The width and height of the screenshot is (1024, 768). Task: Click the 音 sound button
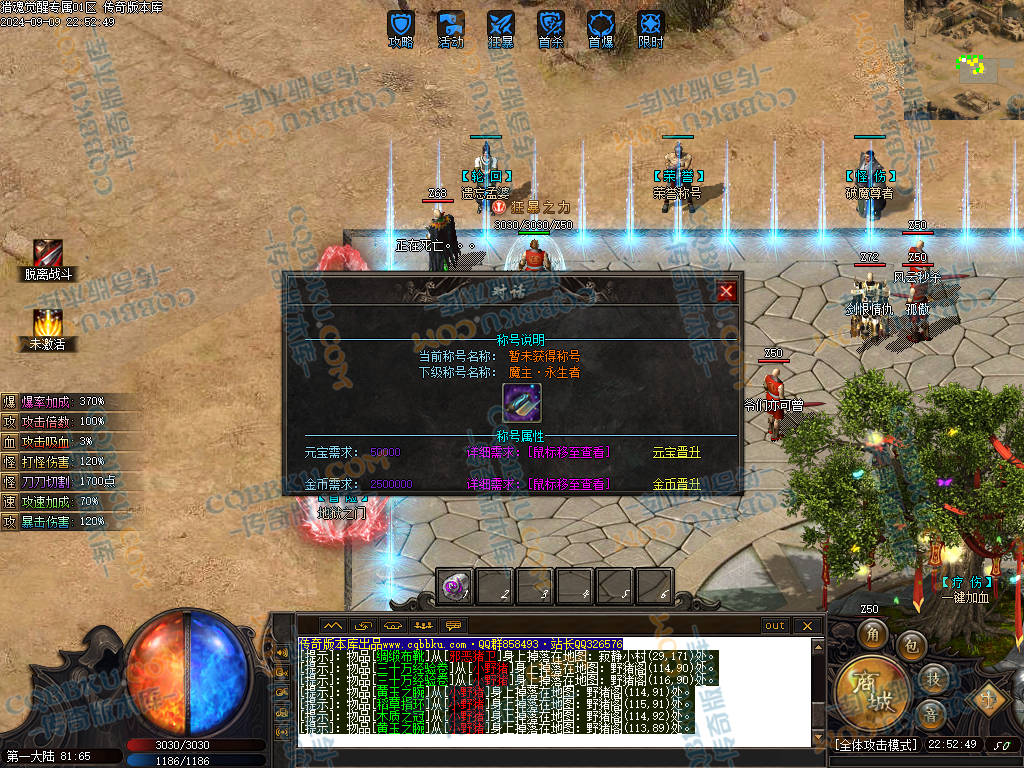click(930, 714)
